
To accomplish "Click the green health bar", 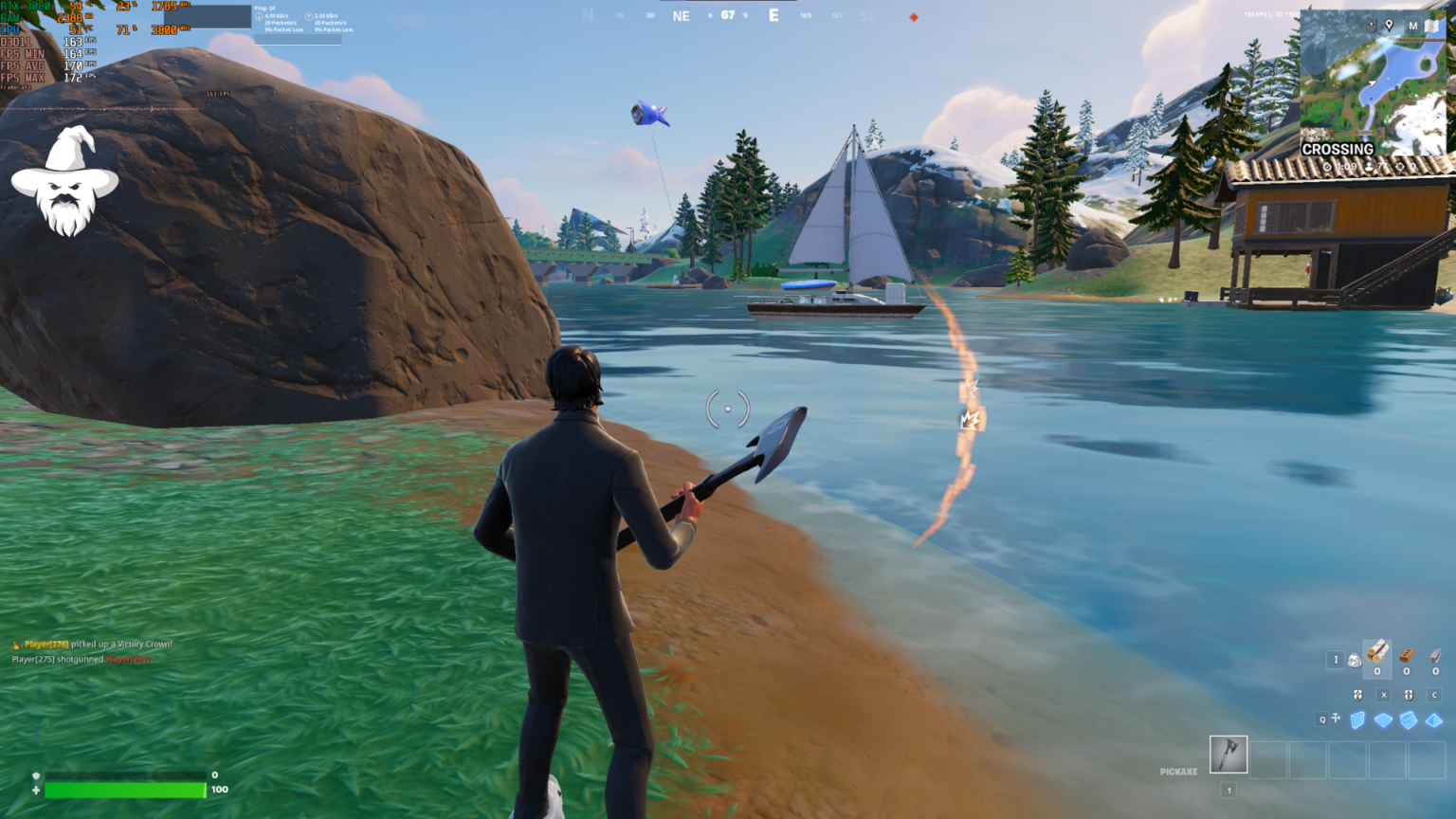I will point(123,789).
